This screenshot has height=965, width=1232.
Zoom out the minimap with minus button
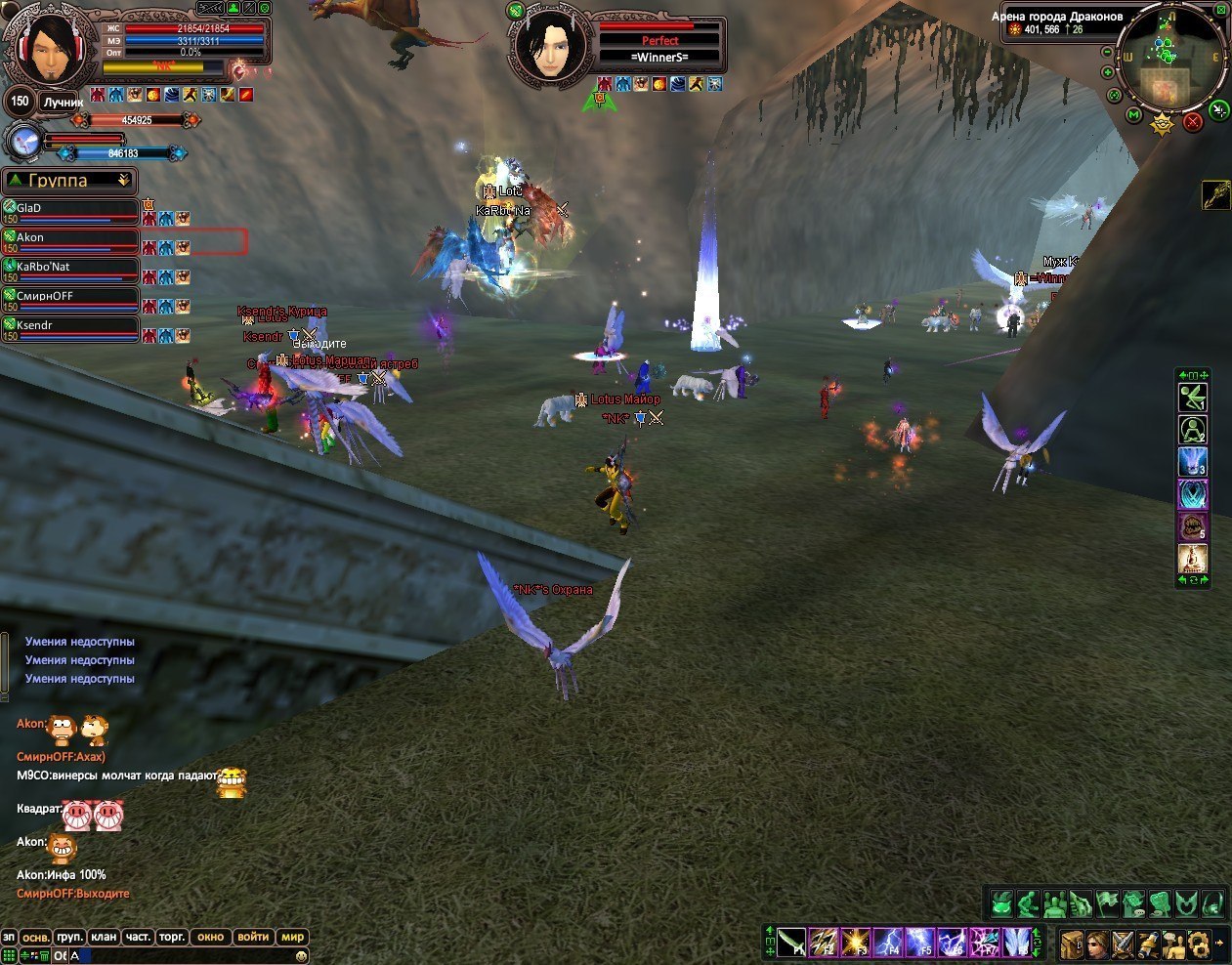1107,51
